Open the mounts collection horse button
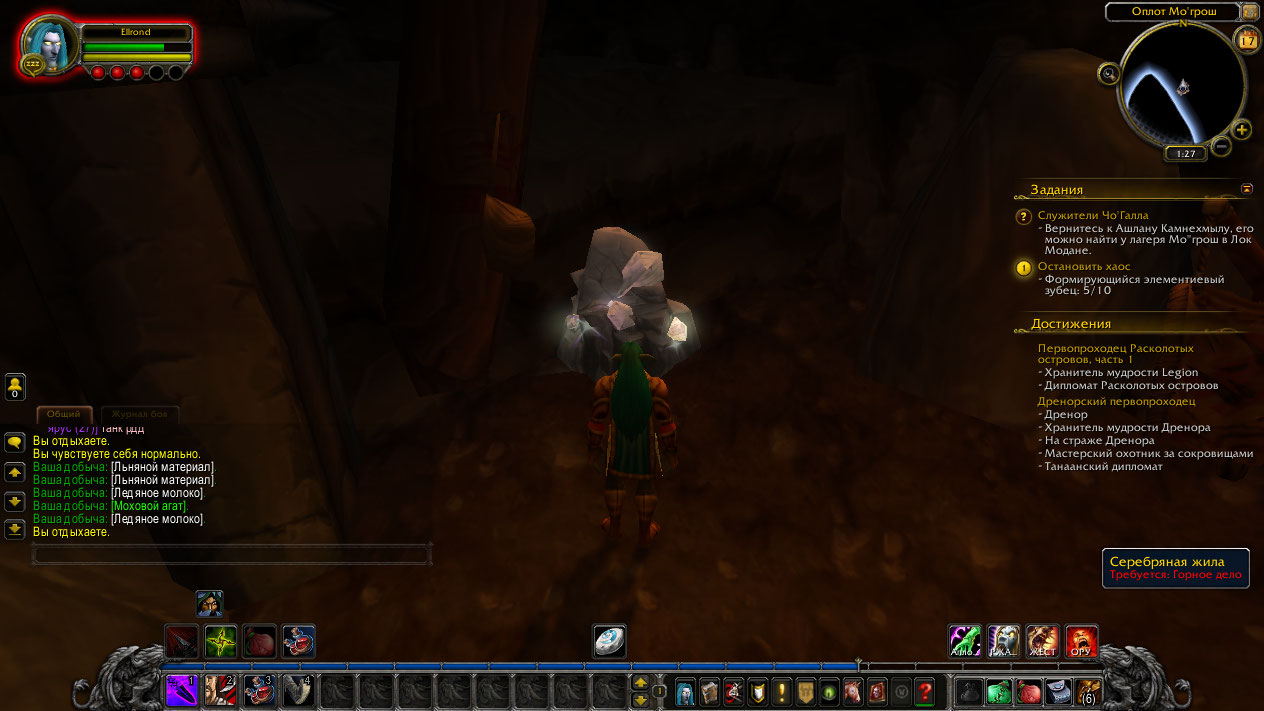 (853, 691)
